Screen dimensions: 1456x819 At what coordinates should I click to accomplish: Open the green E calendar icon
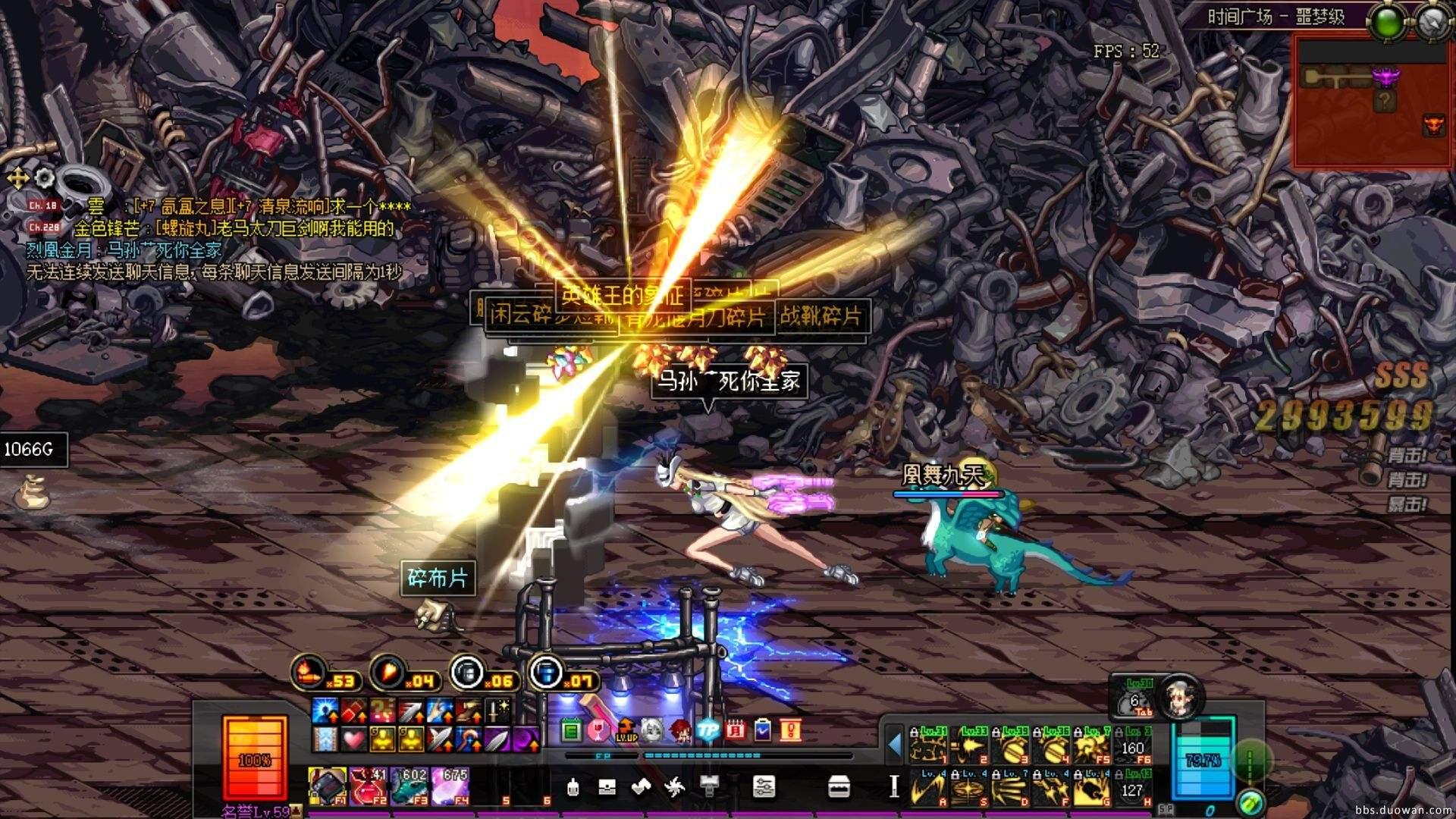pyautogui.click(x=572, y=730)
